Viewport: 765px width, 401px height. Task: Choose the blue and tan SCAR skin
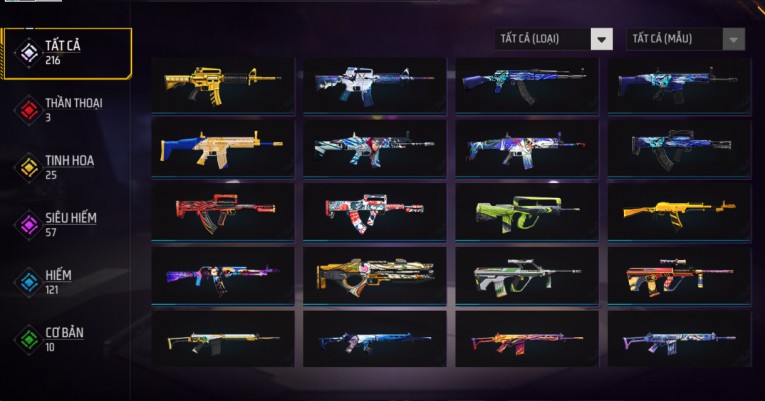point(223,148)
